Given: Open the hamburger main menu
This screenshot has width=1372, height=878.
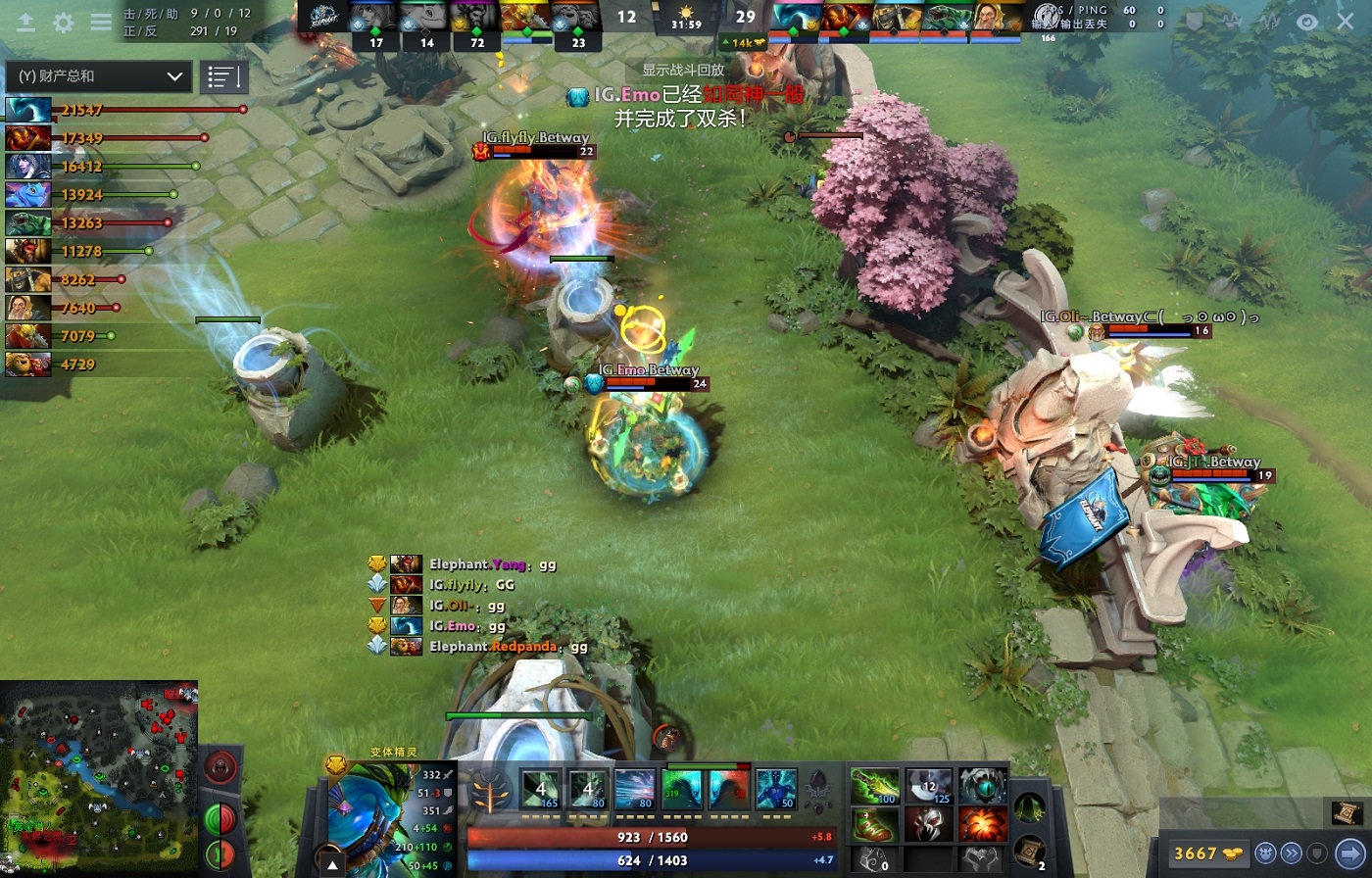Looking at the screenshot, I should 101,23.
